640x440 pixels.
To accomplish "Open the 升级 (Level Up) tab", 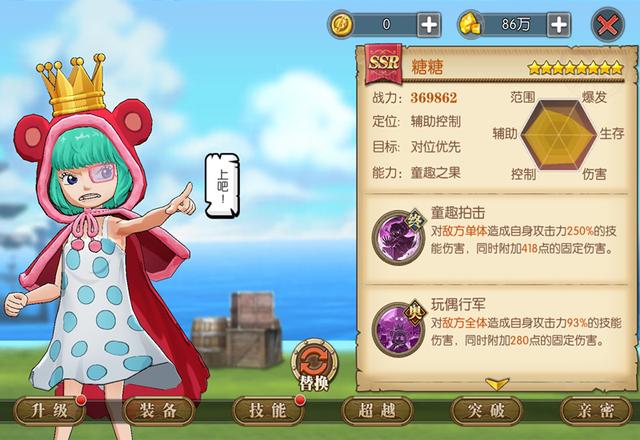I will tap(49, 411).
